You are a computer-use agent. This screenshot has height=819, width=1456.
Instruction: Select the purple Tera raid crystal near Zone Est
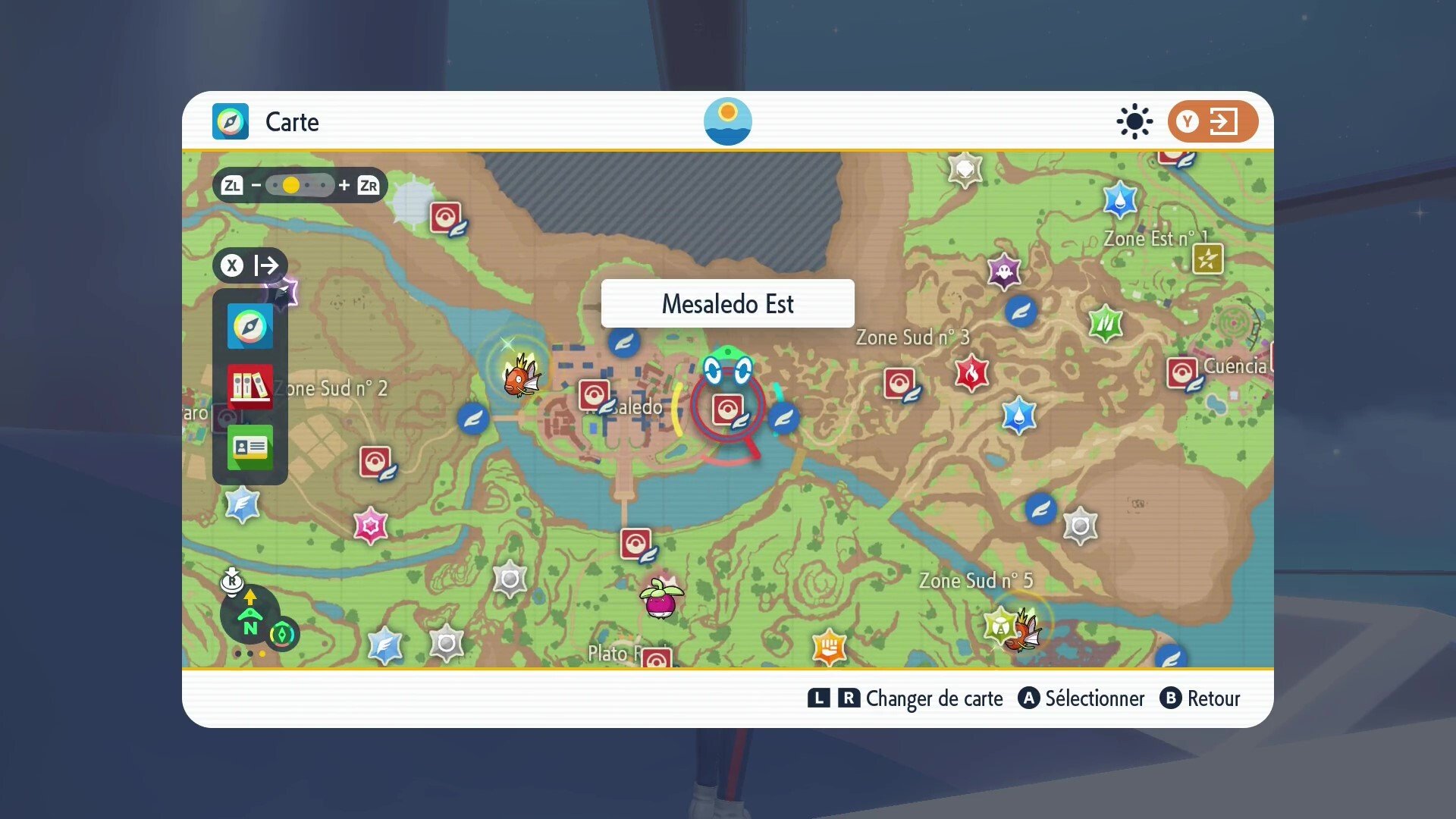[x=1005, y=270]
